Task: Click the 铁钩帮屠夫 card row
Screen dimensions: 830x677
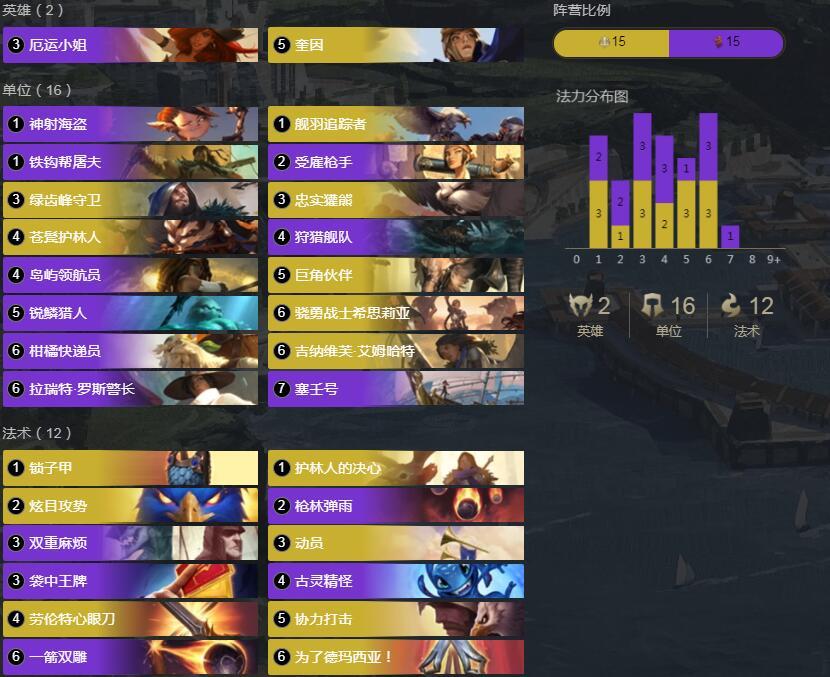Action: pyautogui.click(x=130, y=162)
